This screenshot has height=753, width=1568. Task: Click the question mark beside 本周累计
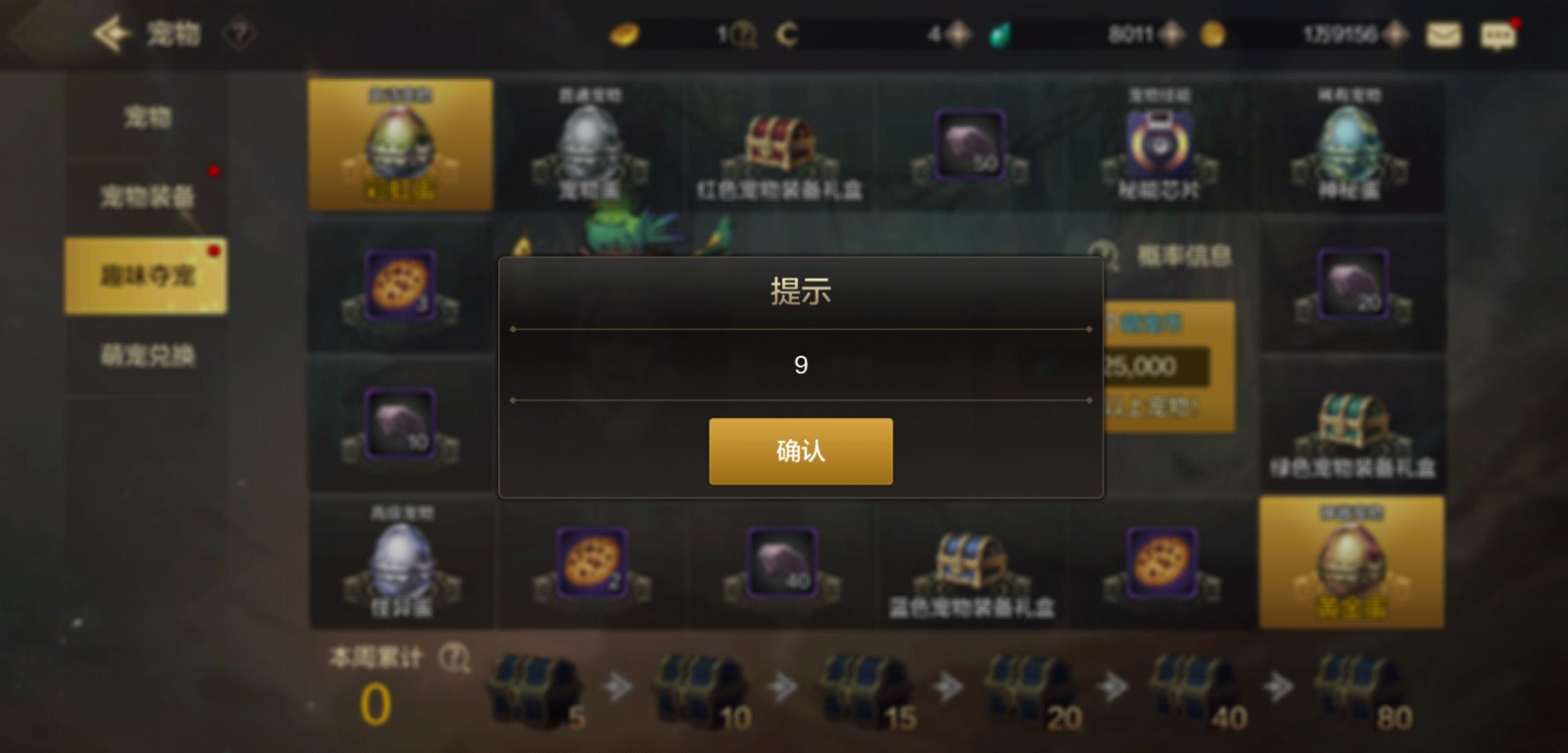[455, 657]
